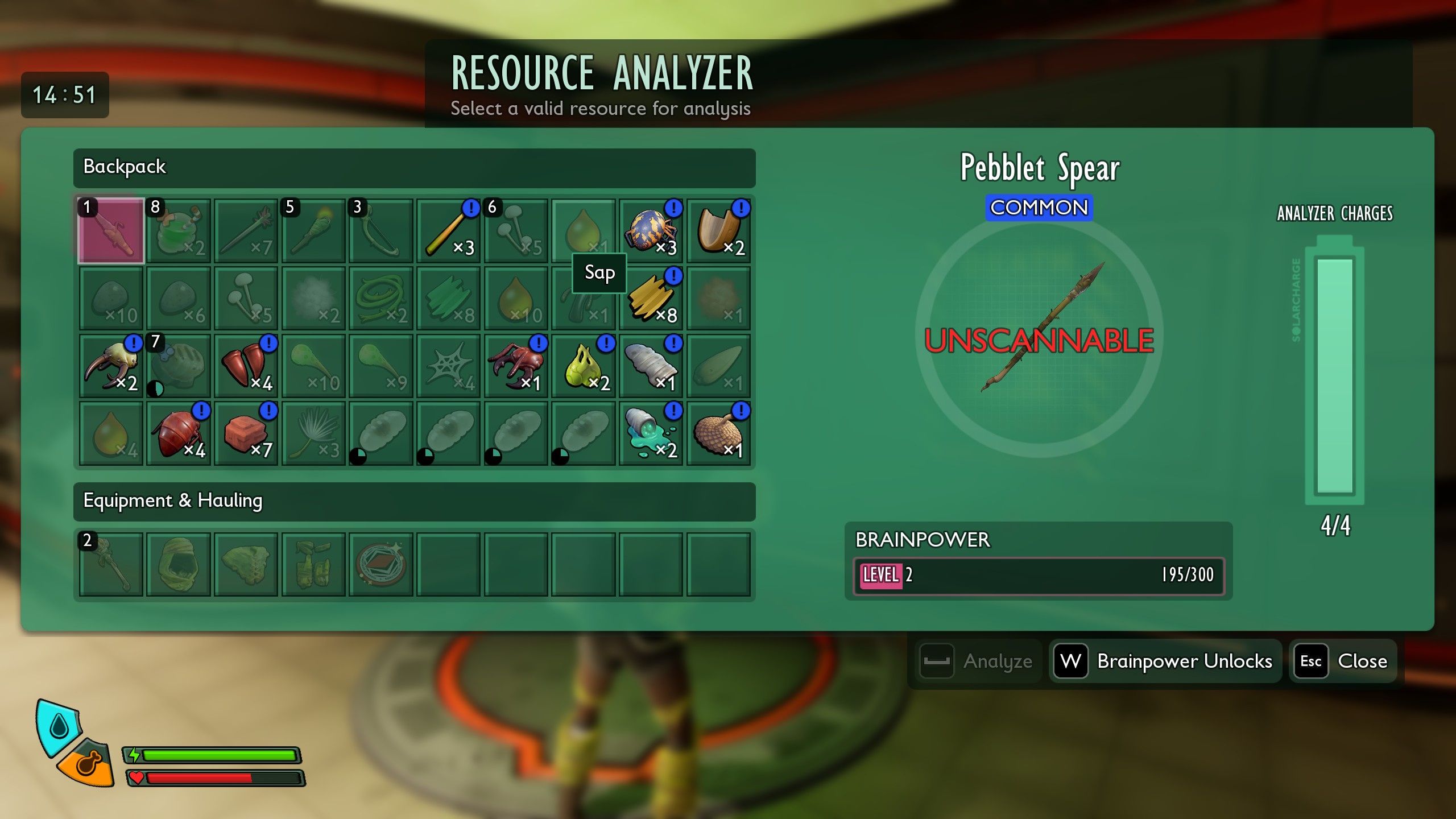This screenshot has height=819, width=1456.
Task: Close the Resource Analyzer
Action: point(1343,661)
